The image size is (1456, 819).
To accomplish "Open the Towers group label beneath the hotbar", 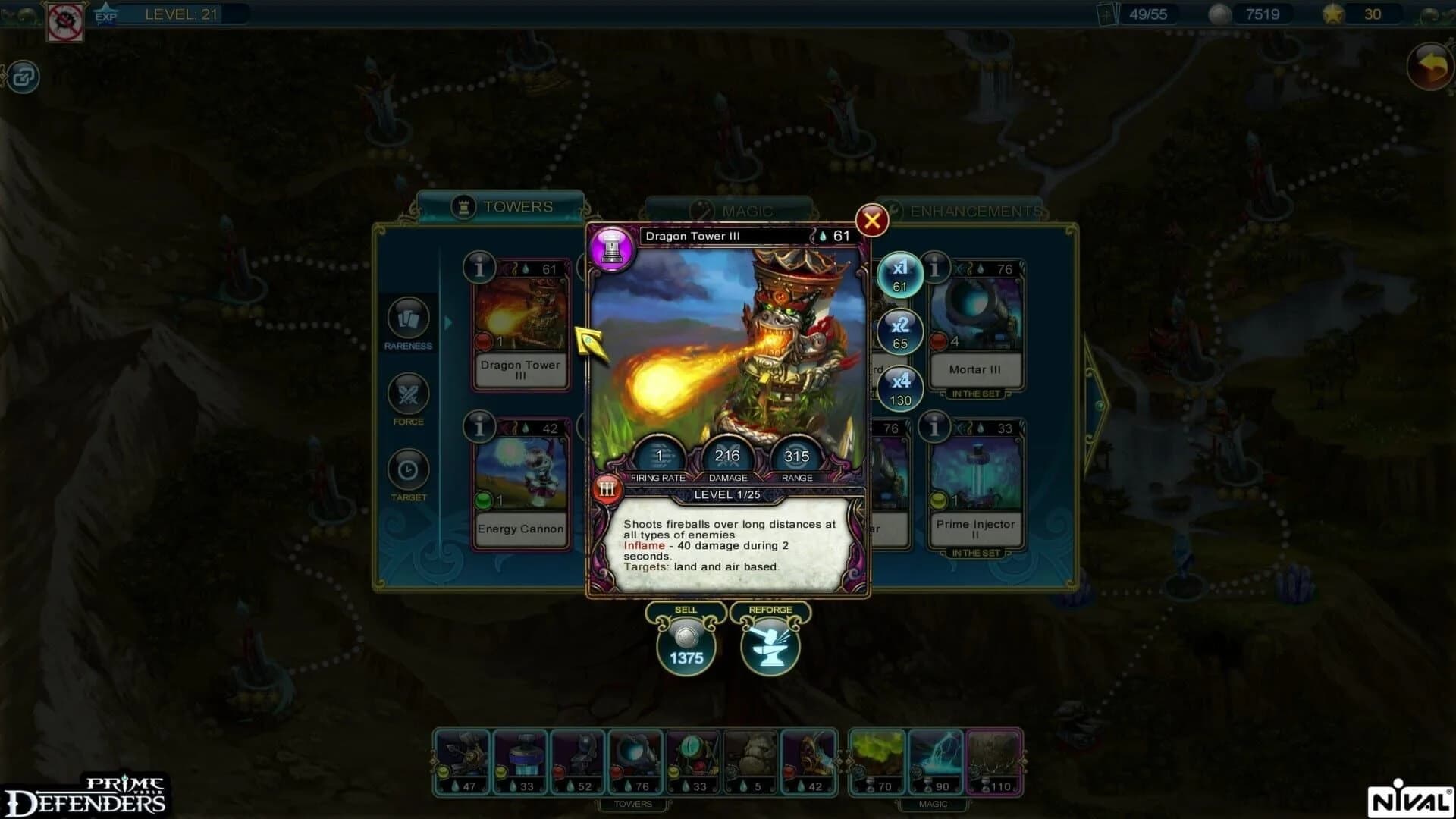I will 635,803.
